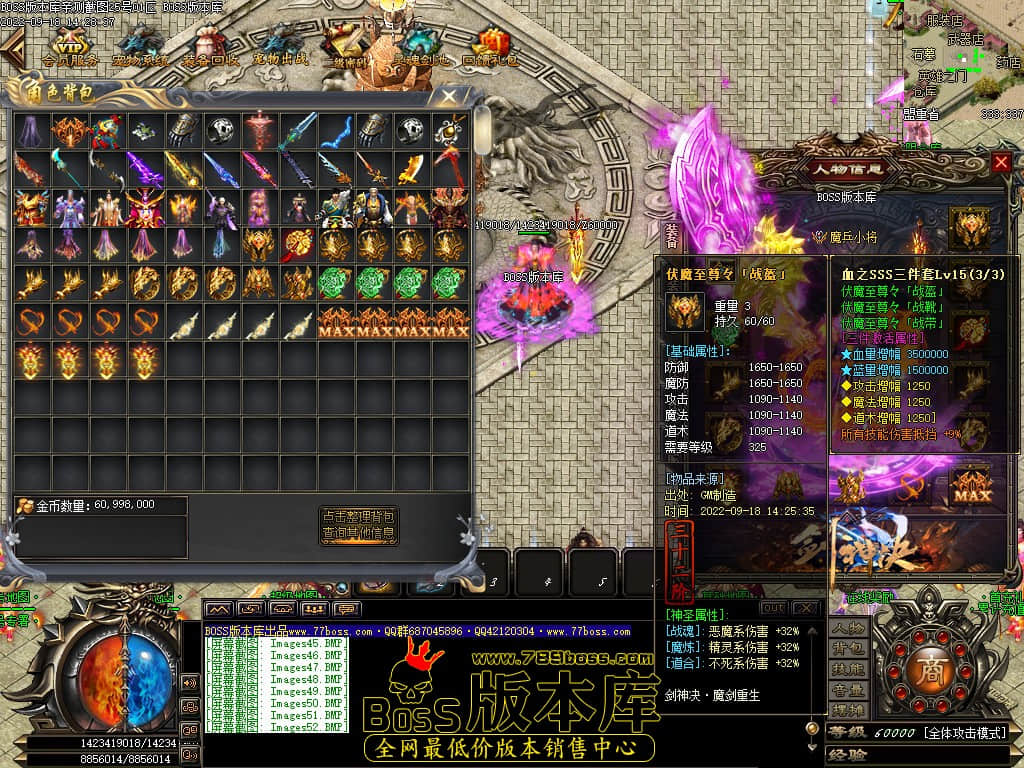Open the 人物 character menu button
Image resolution: width=1024 pixels, height=768 pixels.
(848, 629)
